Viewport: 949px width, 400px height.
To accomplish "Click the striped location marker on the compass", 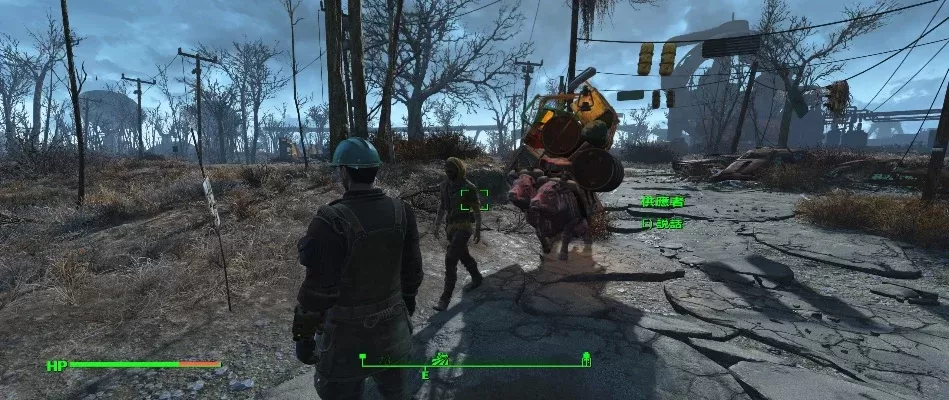I will 441,358.
